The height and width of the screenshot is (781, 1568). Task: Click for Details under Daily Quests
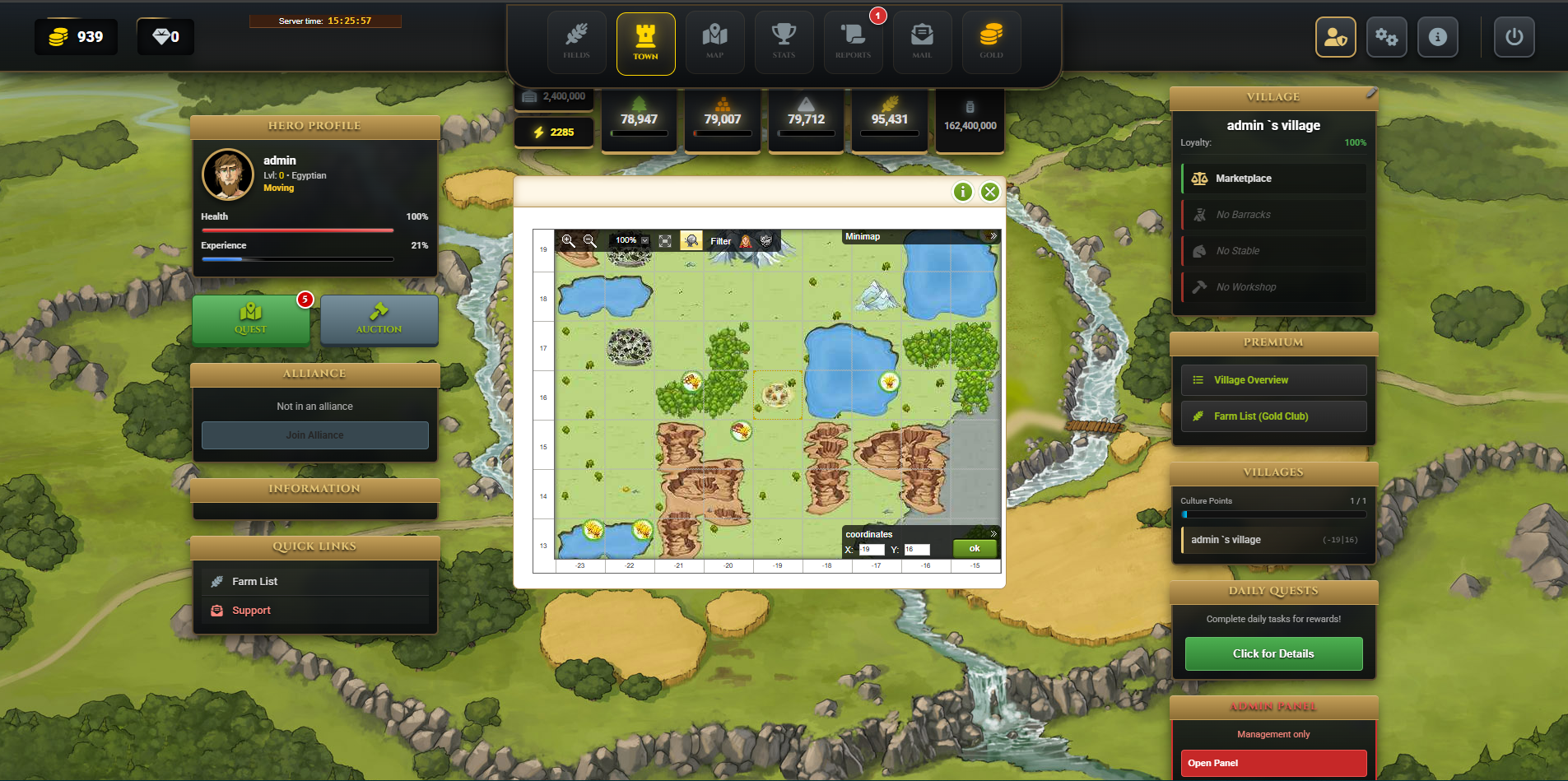[x=1273, y=653]
